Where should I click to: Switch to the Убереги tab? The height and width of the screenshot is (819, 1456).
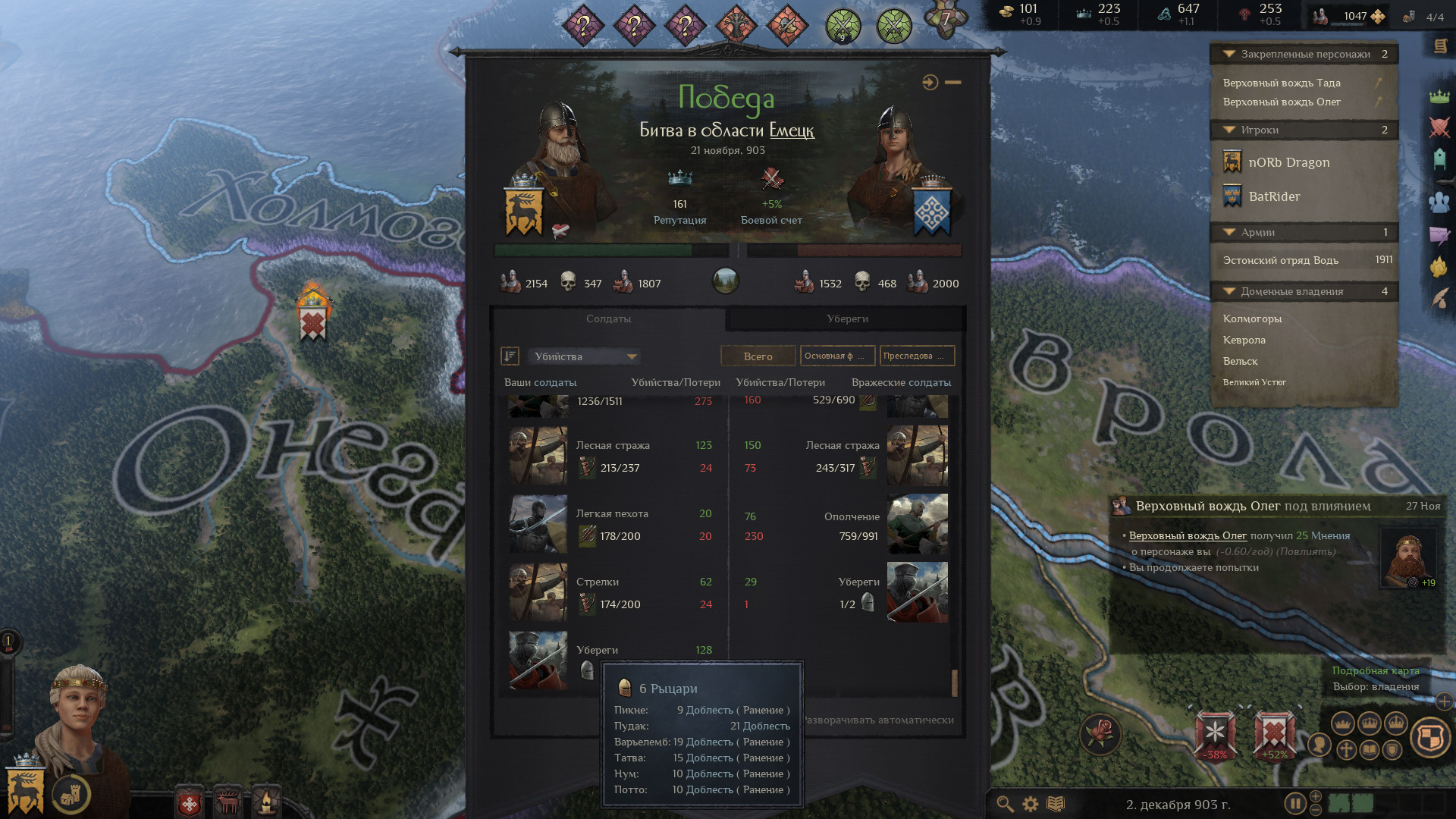[846, 318]
